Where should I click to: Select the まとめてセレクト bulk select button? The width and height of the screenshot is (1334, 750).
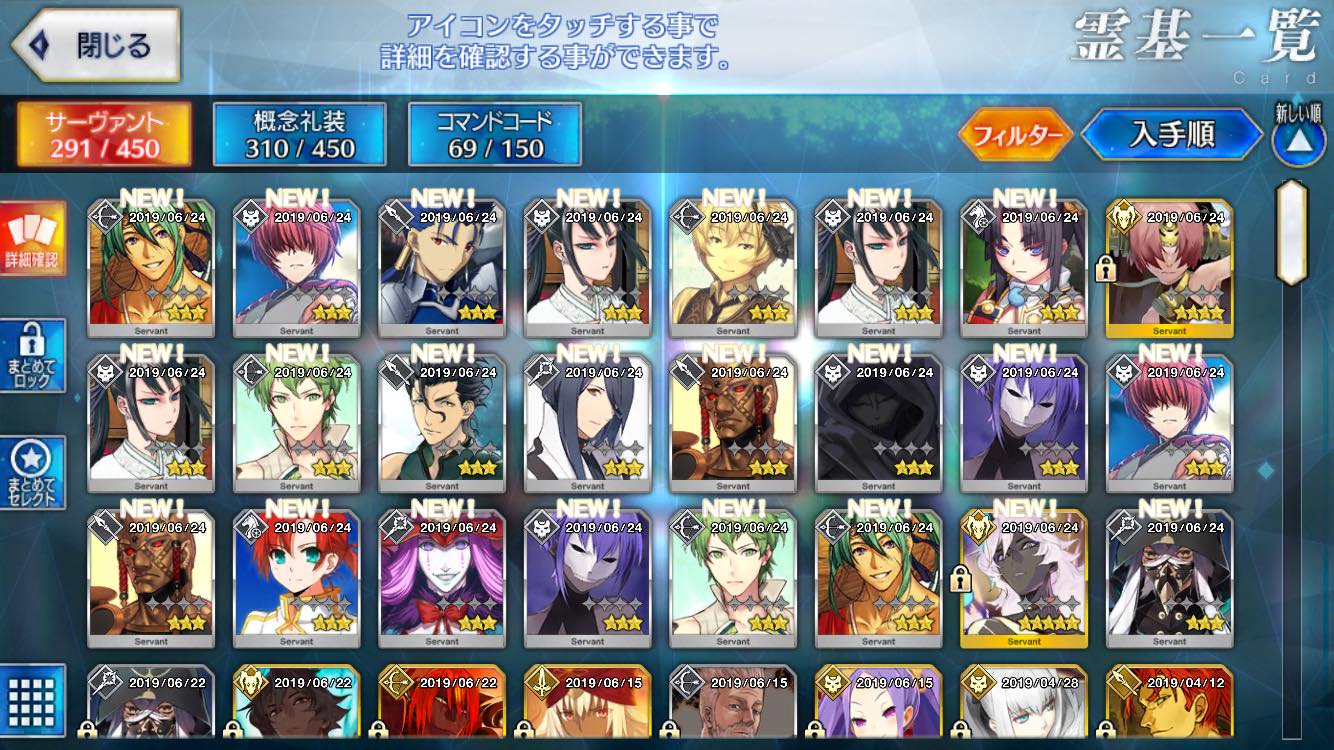click(32, 472)
